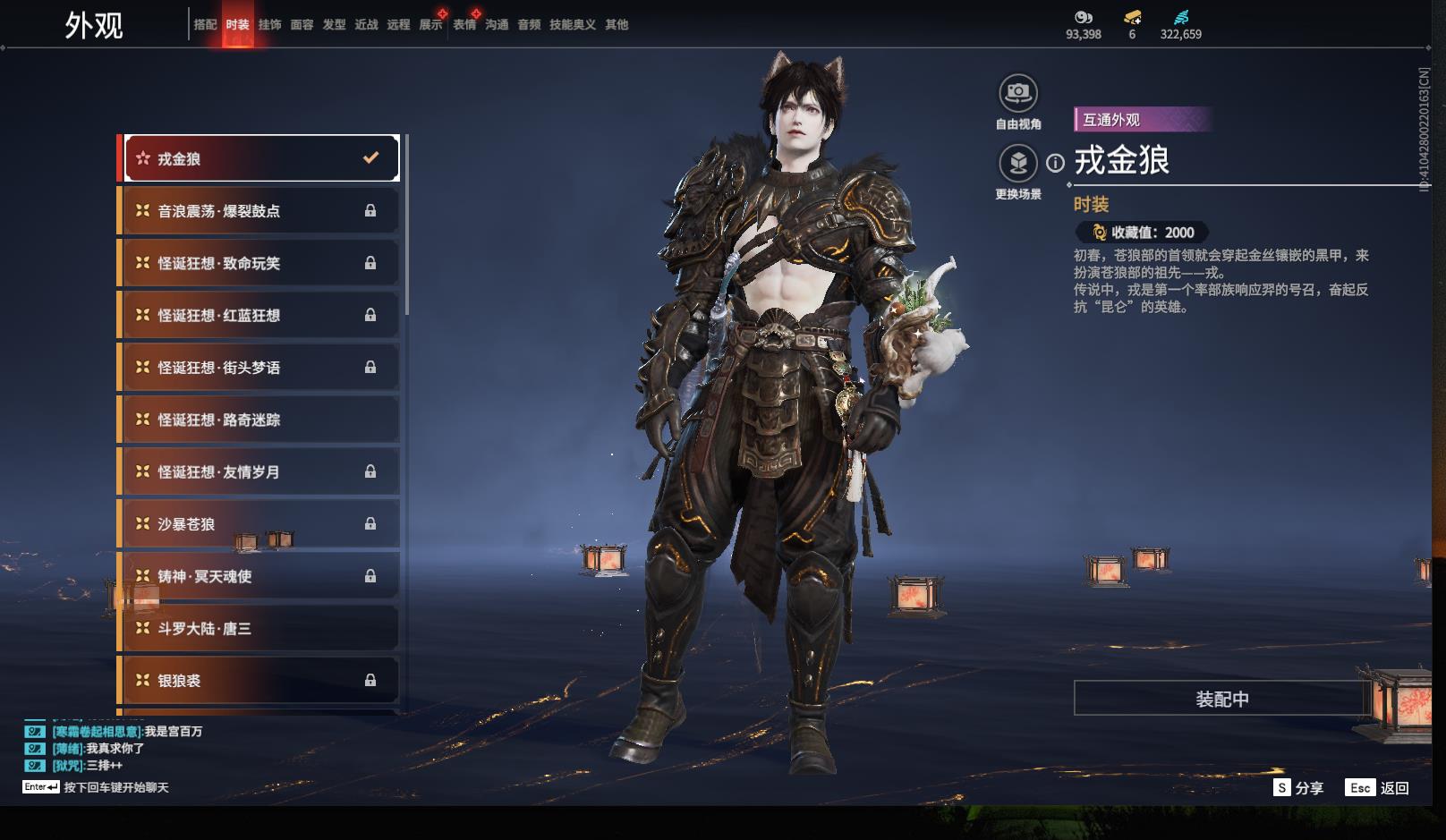Open the 挂饰 accessories tab
Image resolution: width=1446 pixels, height=840 pixels.
(269, 25)
